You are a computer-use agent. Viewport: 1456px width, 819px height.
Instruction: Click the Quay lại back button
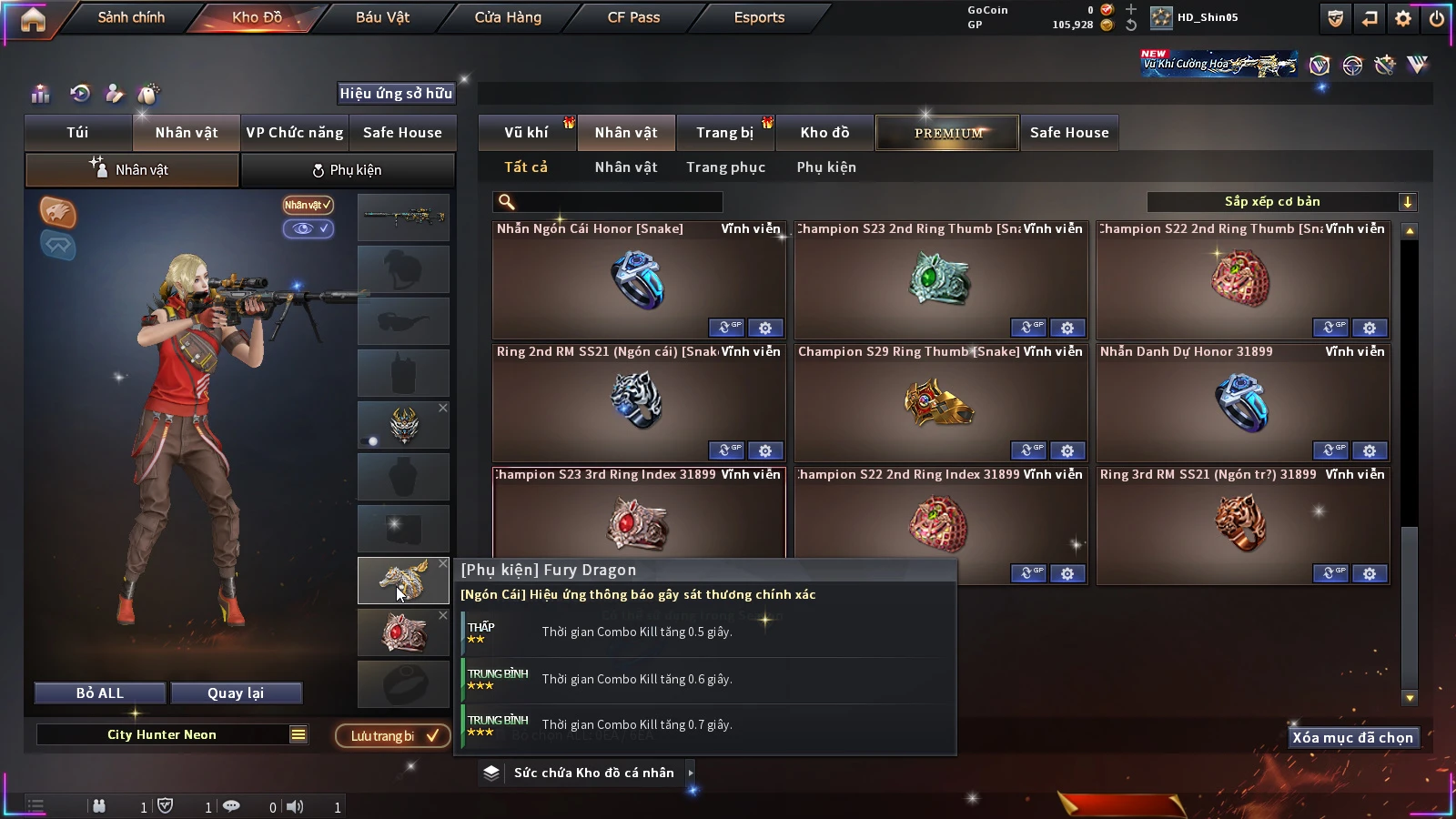click(x=236, y=693)
